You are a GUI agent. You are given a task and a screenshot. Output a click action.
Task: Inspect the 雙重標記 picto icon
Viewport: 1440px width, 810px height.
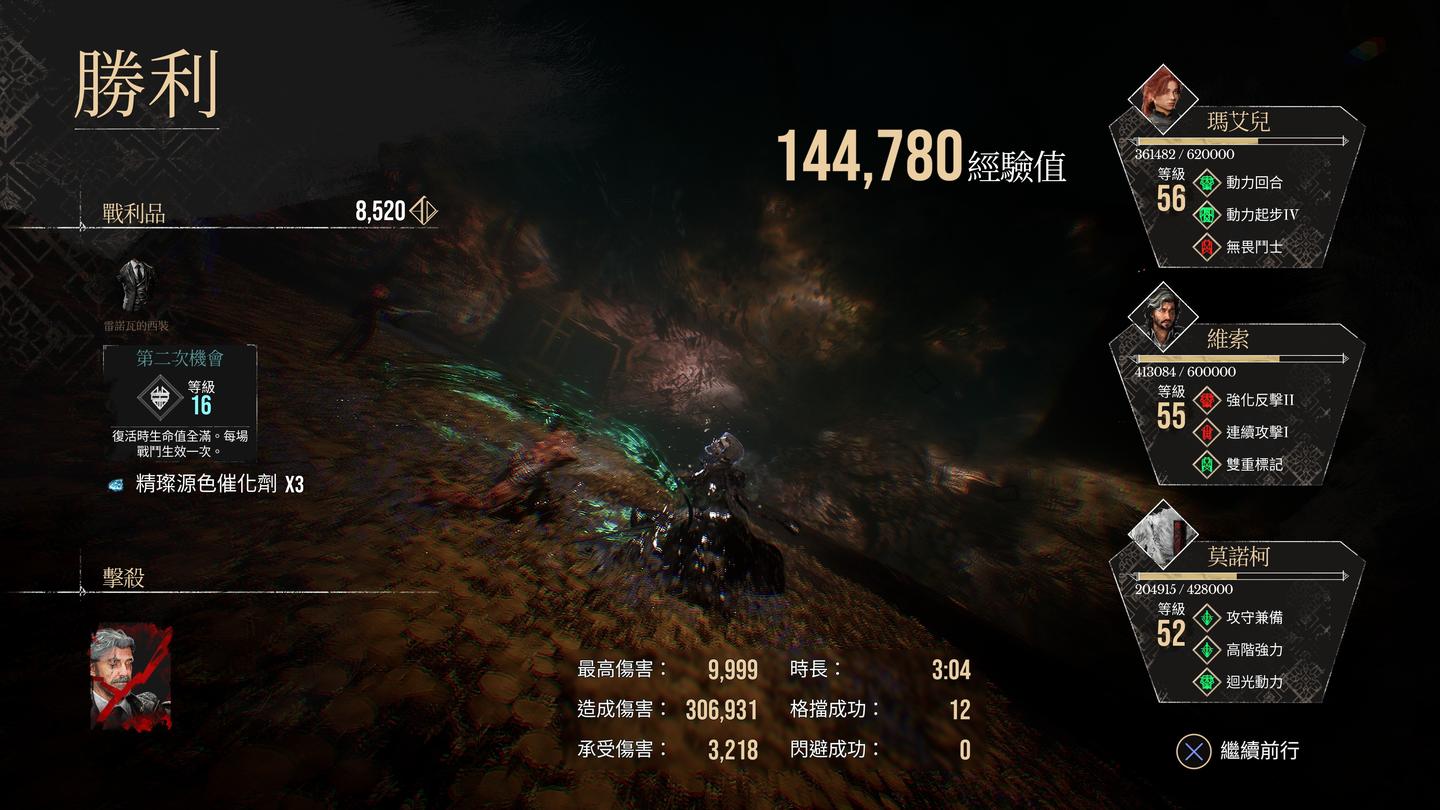(x=1208, y=464)
